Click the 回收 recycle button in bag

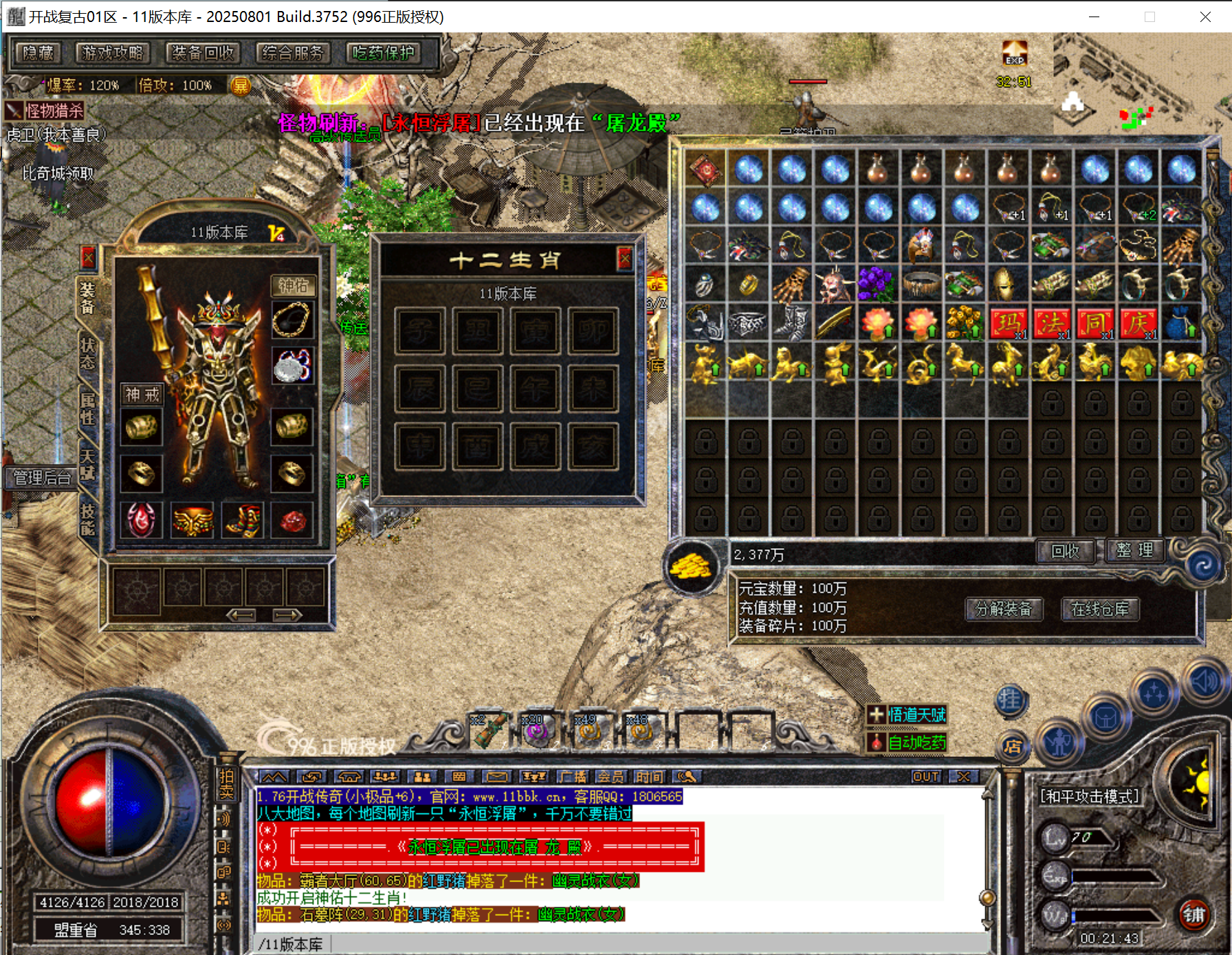pyautogui.click(x=1065, y=551)
